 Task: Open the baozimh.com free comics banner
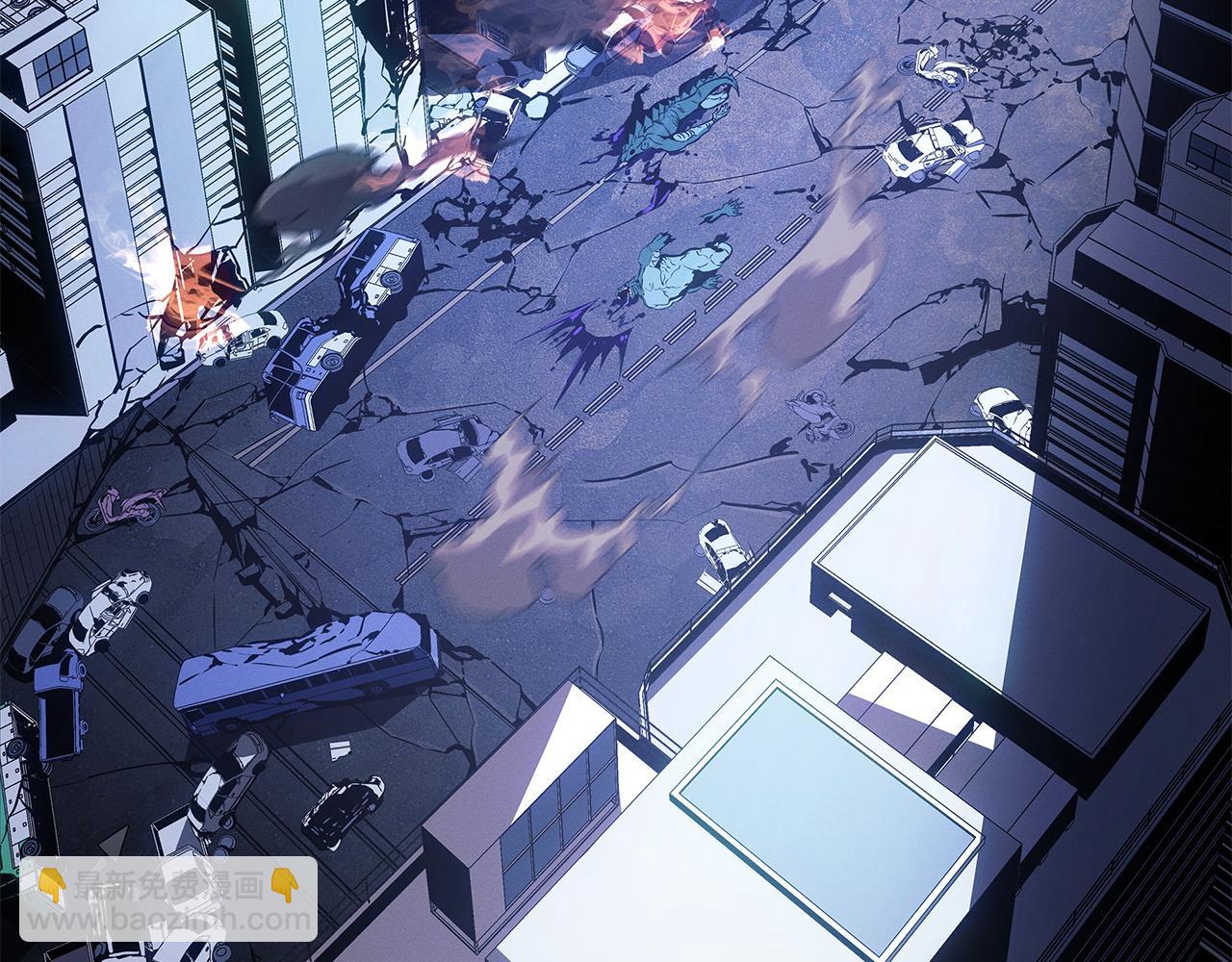pos(167,899)
